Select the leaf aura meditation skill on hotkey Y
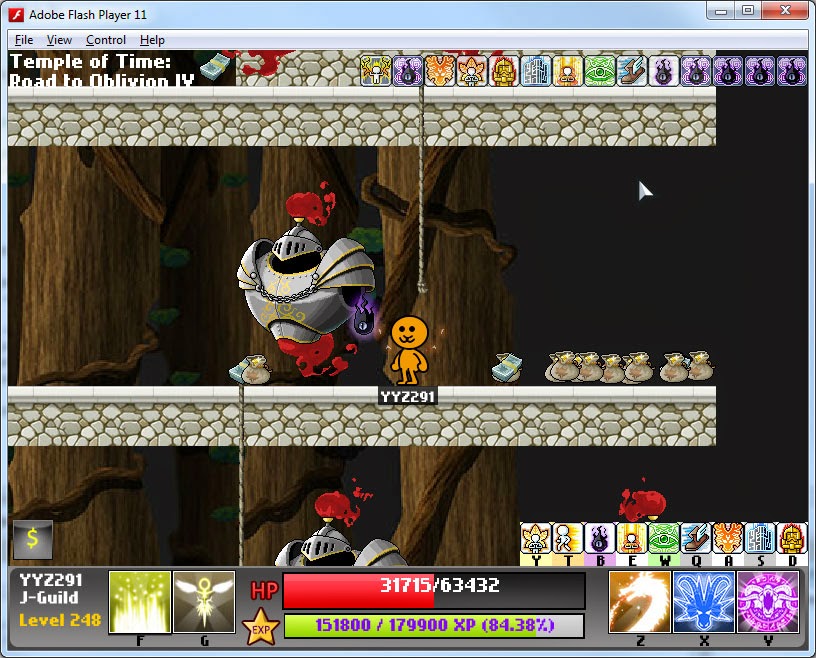 536,538
